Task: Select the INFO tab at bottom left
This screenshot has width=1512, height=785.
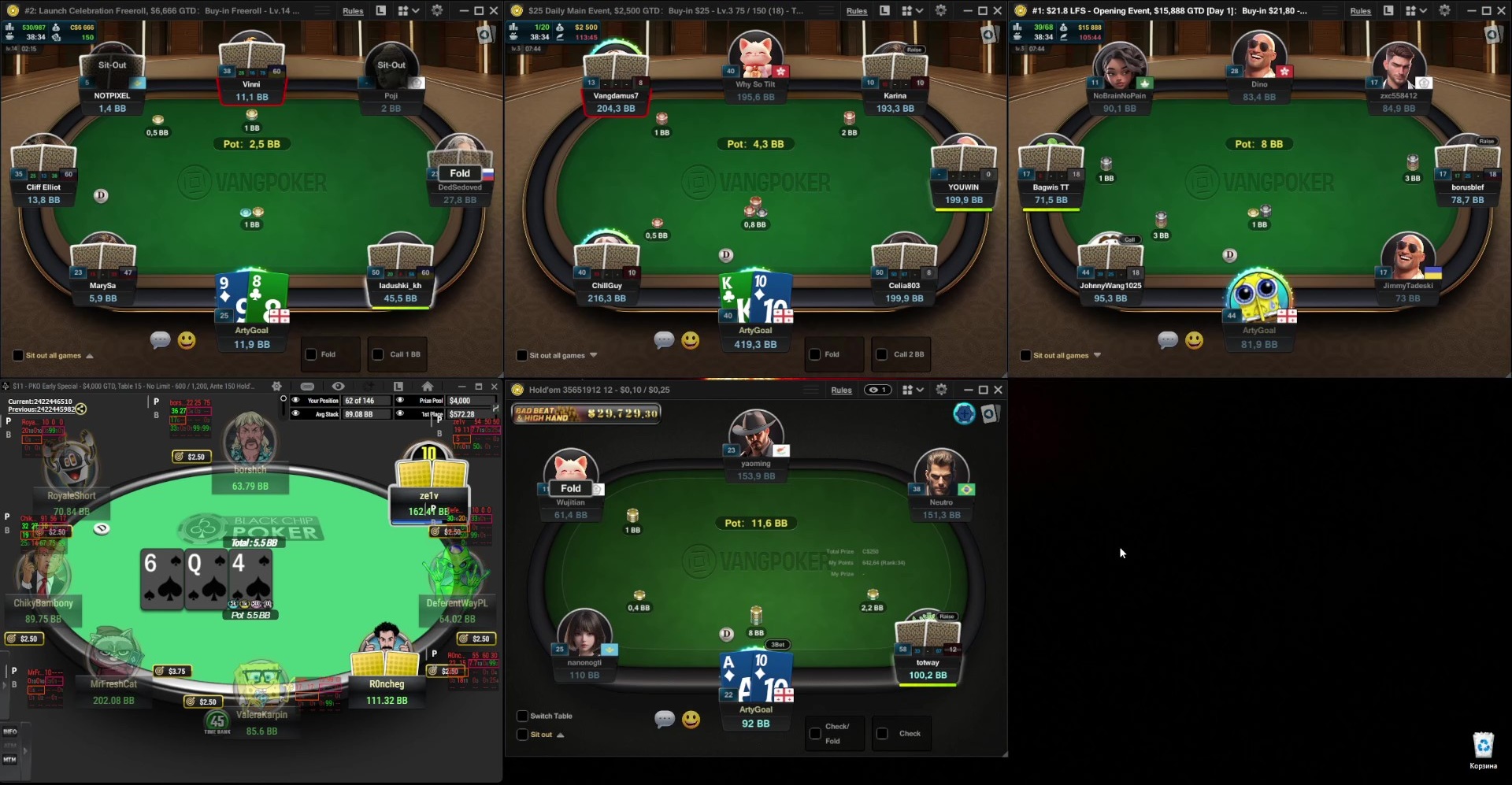Action: (9, 731)
